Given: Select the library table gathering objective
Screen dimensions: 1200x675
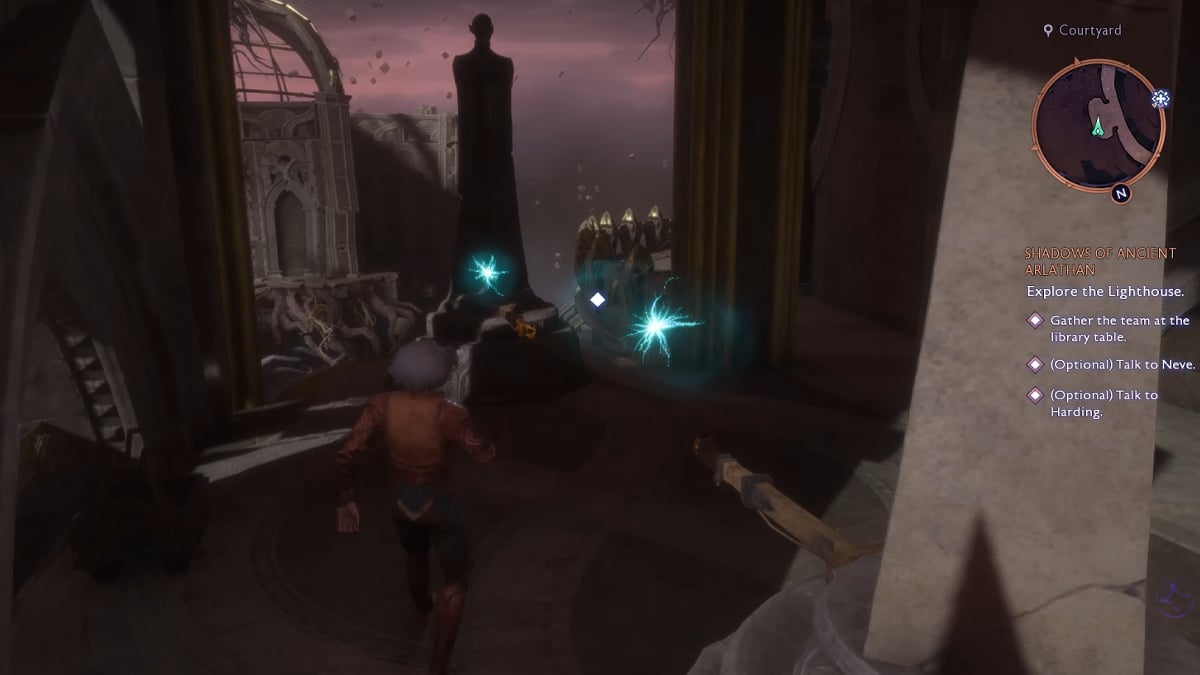Looking at the screenshot, I should 1119,328.
